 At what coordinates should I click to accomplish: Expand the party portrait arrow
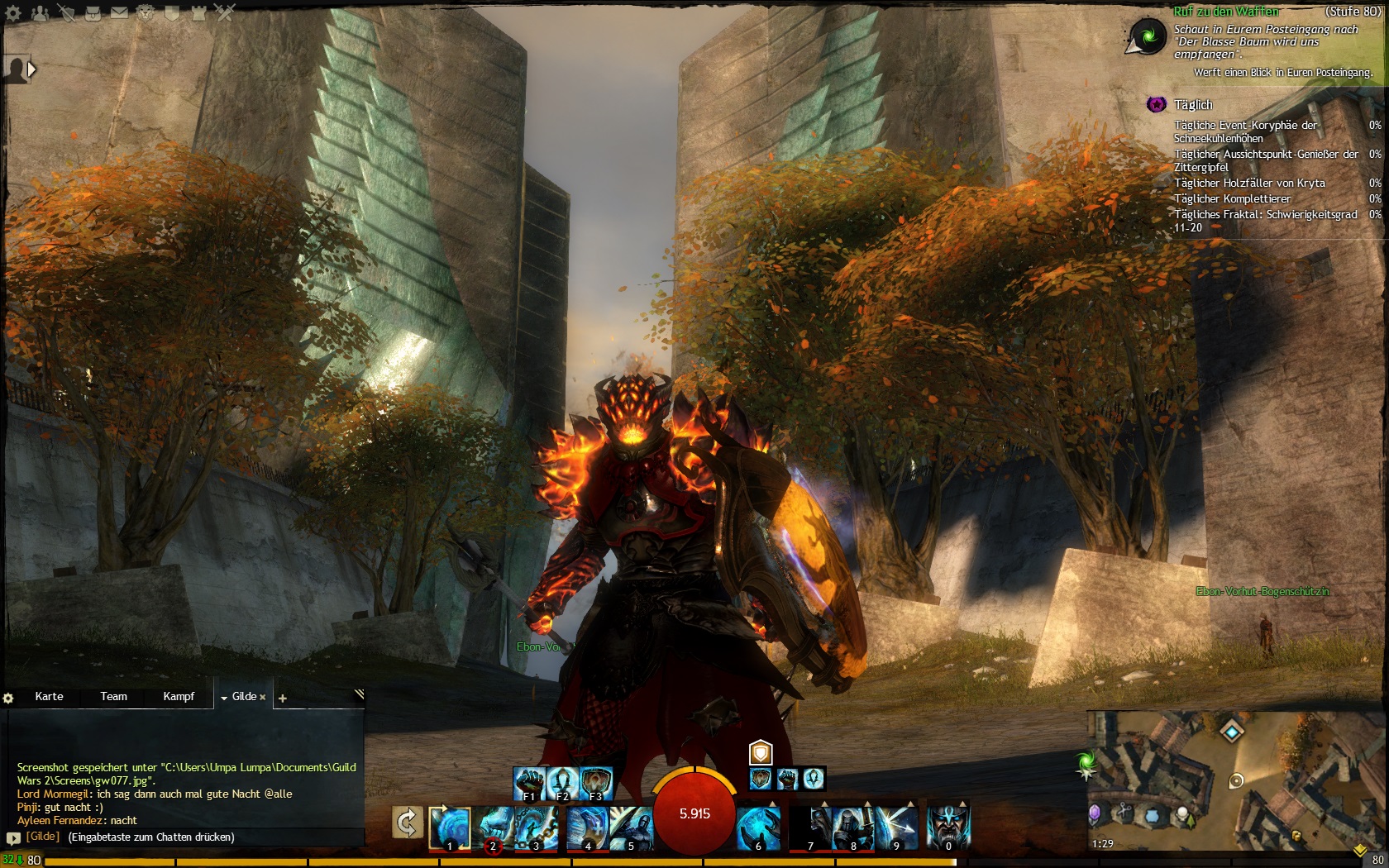click(x=31, y=69)
